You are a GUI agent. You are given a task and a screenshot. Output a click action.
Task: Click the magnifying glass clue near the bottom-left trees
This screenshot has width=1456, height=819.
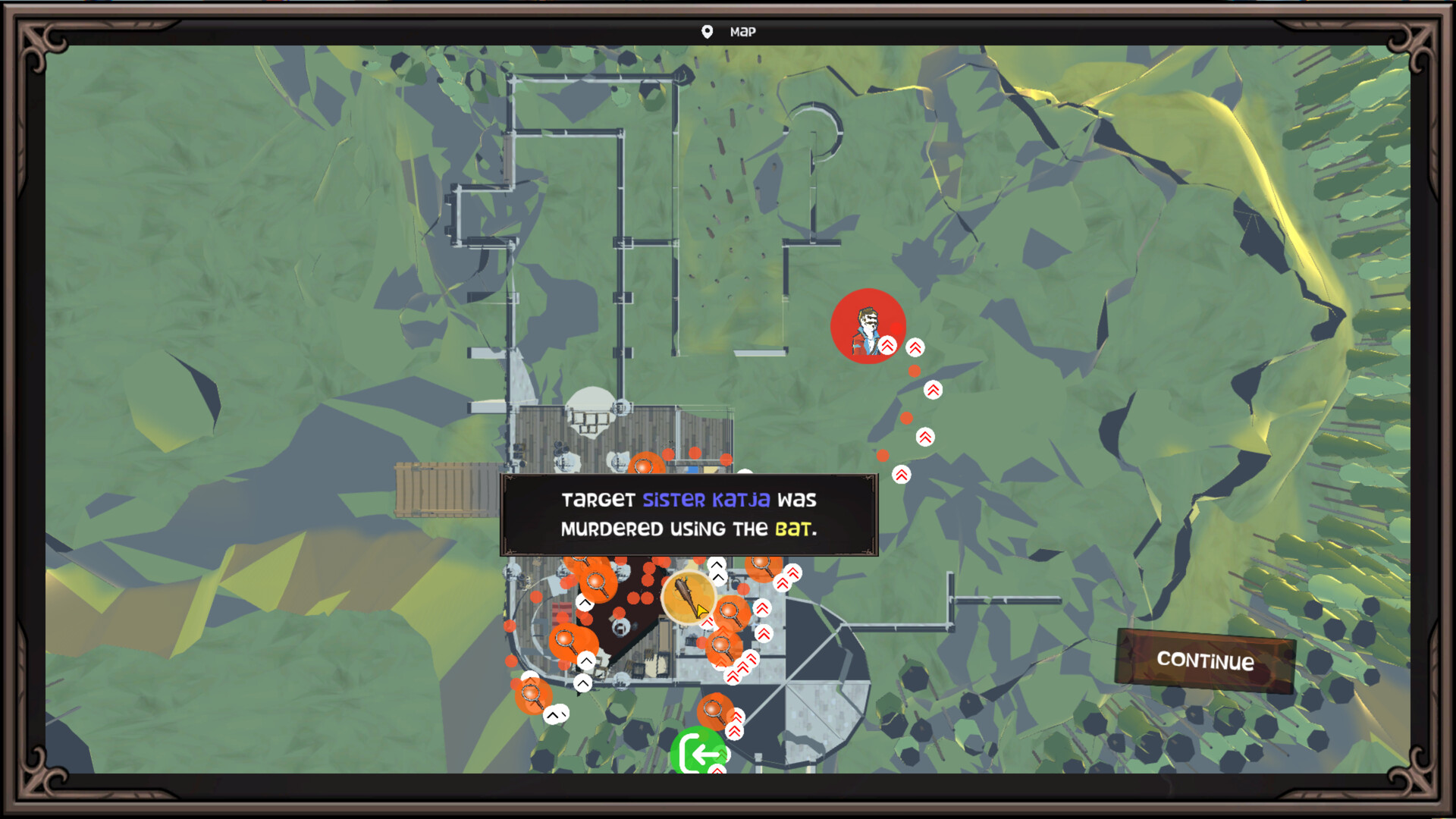click(531, 692)
